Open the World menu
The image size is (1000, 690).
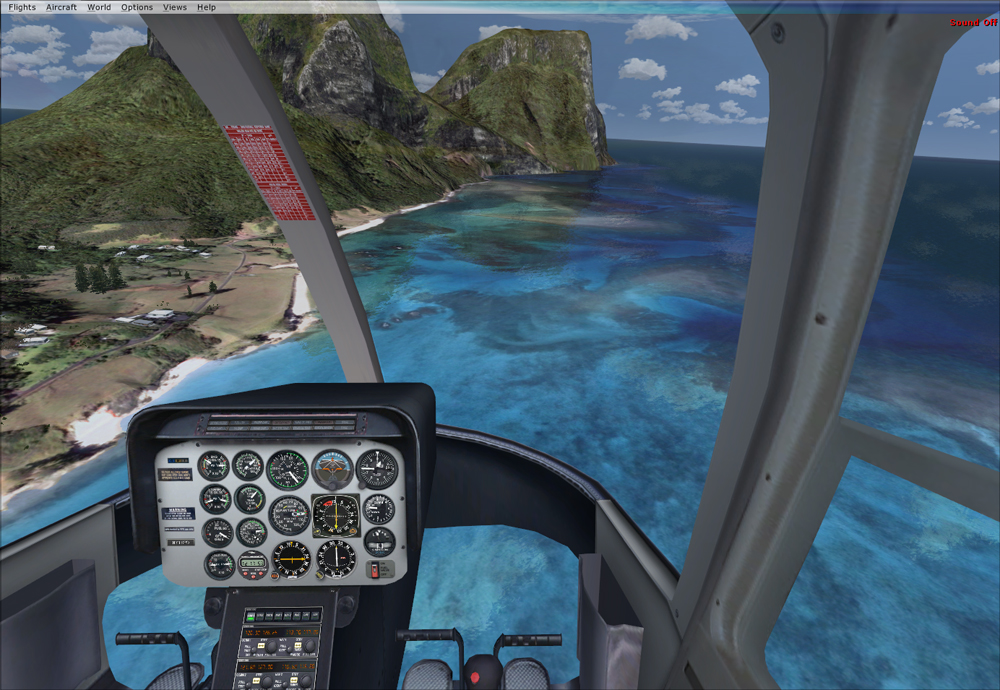(99, 7)
